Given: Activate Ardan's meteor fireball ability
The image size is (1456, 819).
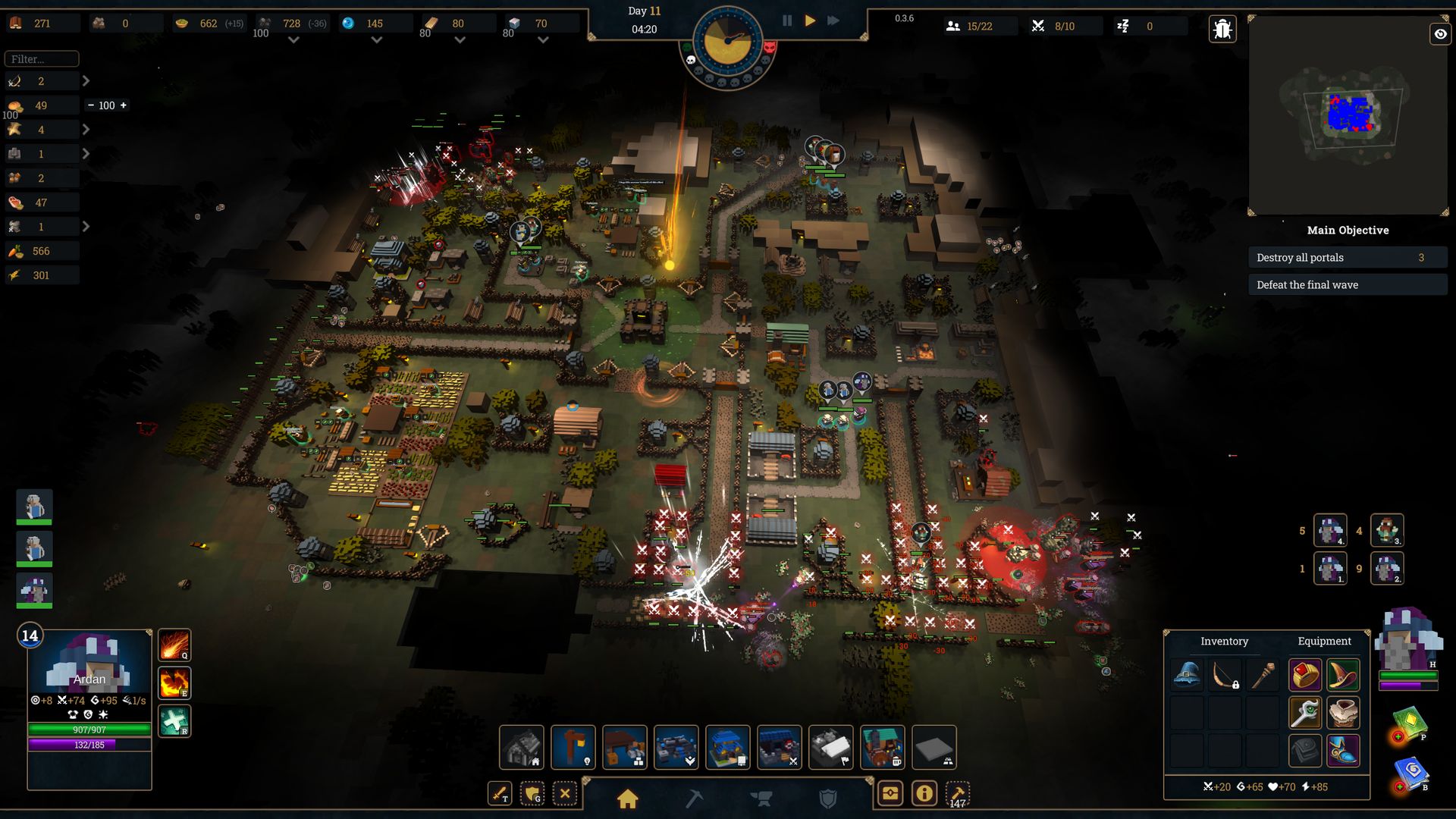Looking at the screenshot, I should click(174, 645).
